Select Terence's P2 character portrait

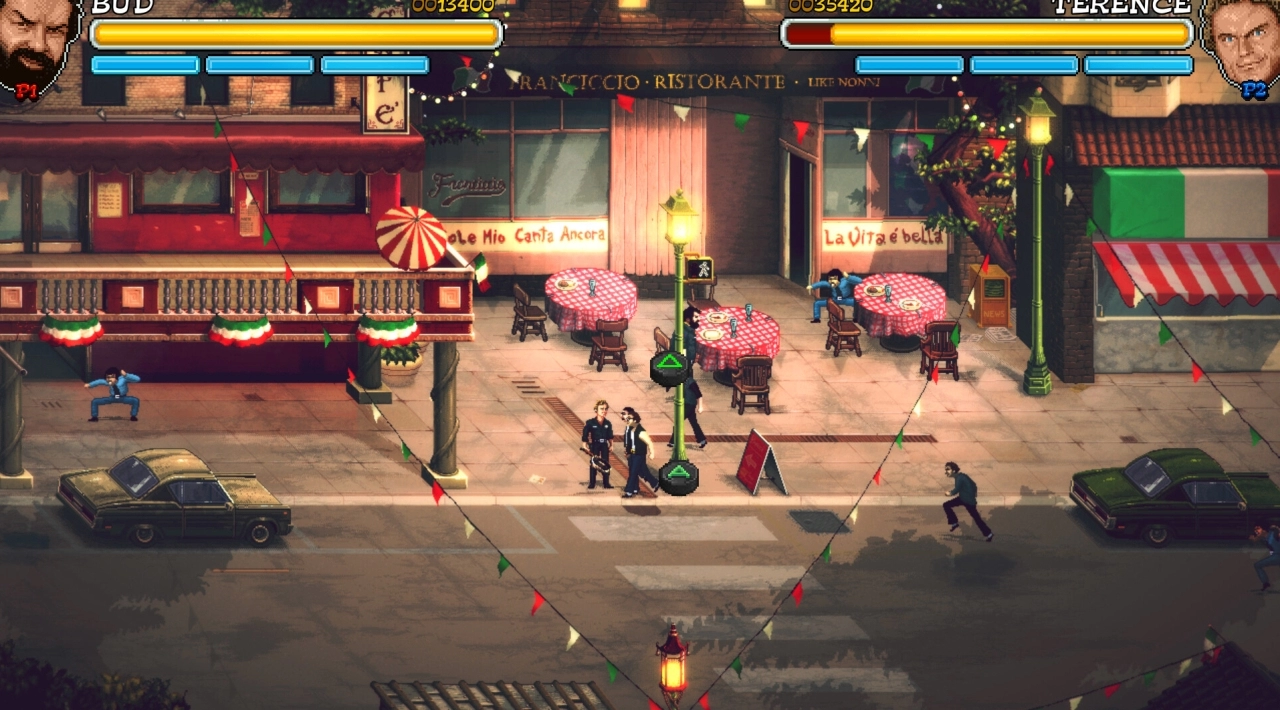(x=1241, y=45)
